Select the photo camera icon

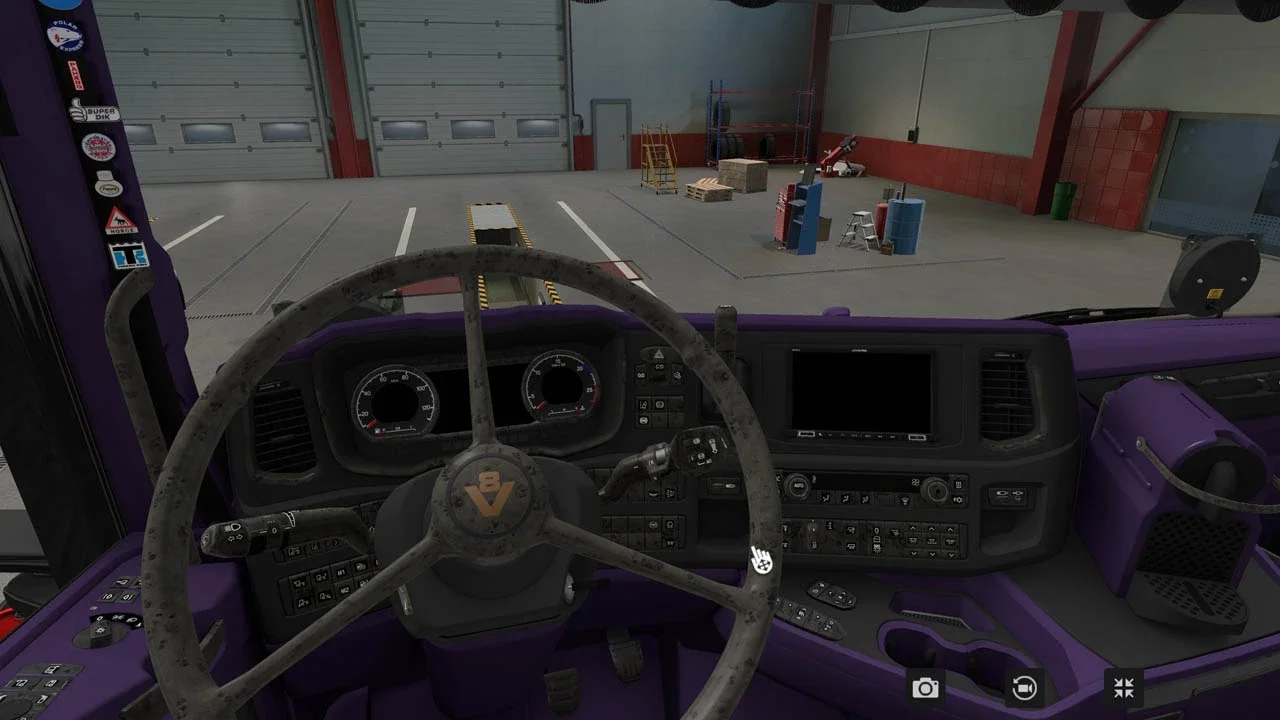(925, 687)
